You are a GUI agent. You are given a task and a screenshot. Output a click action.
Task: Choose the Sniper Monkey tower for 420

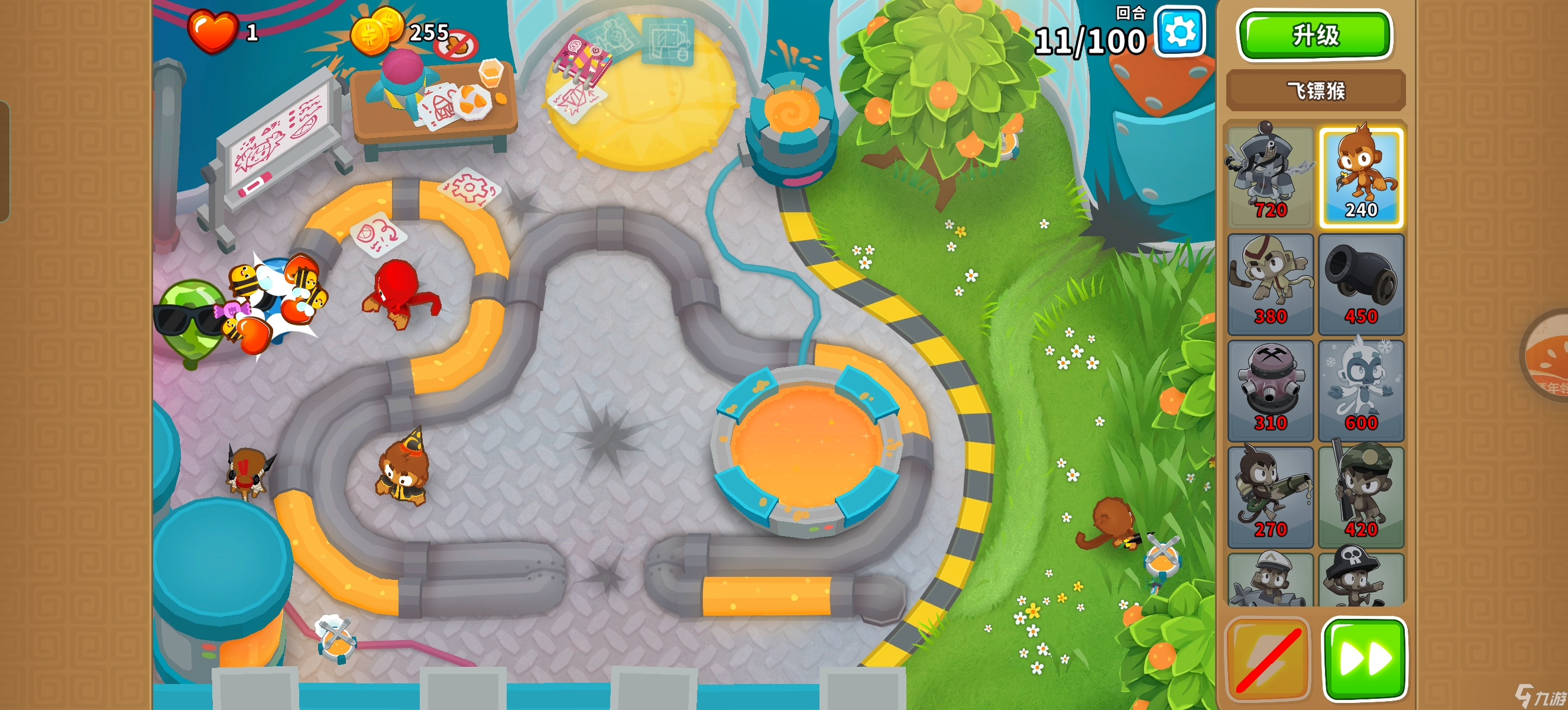(x=1360, y=497)
